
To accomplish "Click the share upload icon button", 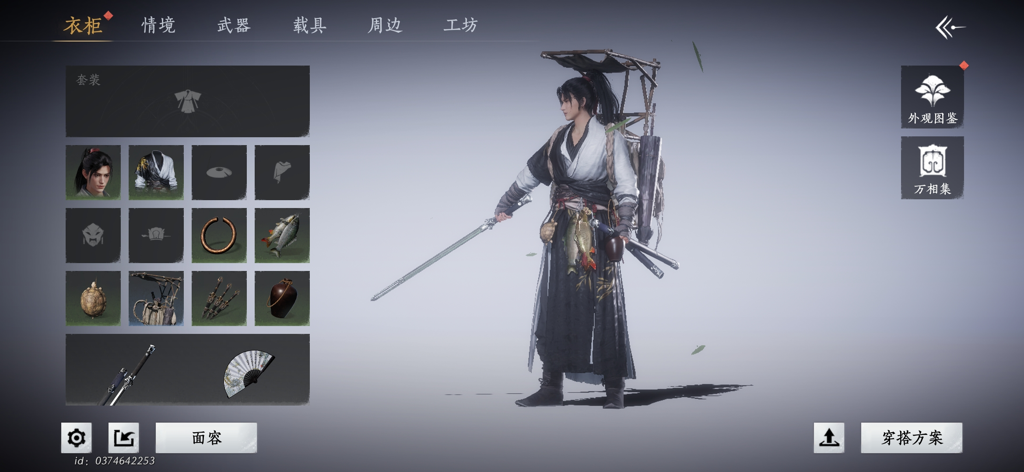I will click(x=829, y=438).
